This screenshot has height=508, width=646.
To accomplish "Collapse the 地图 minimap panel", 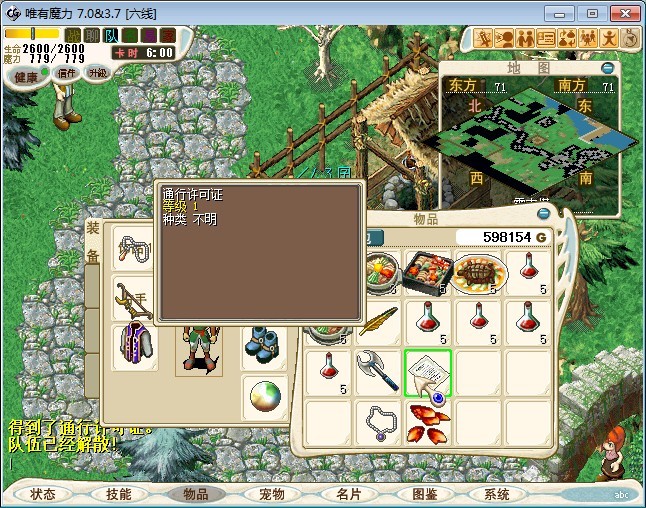I will click(608, 68).
